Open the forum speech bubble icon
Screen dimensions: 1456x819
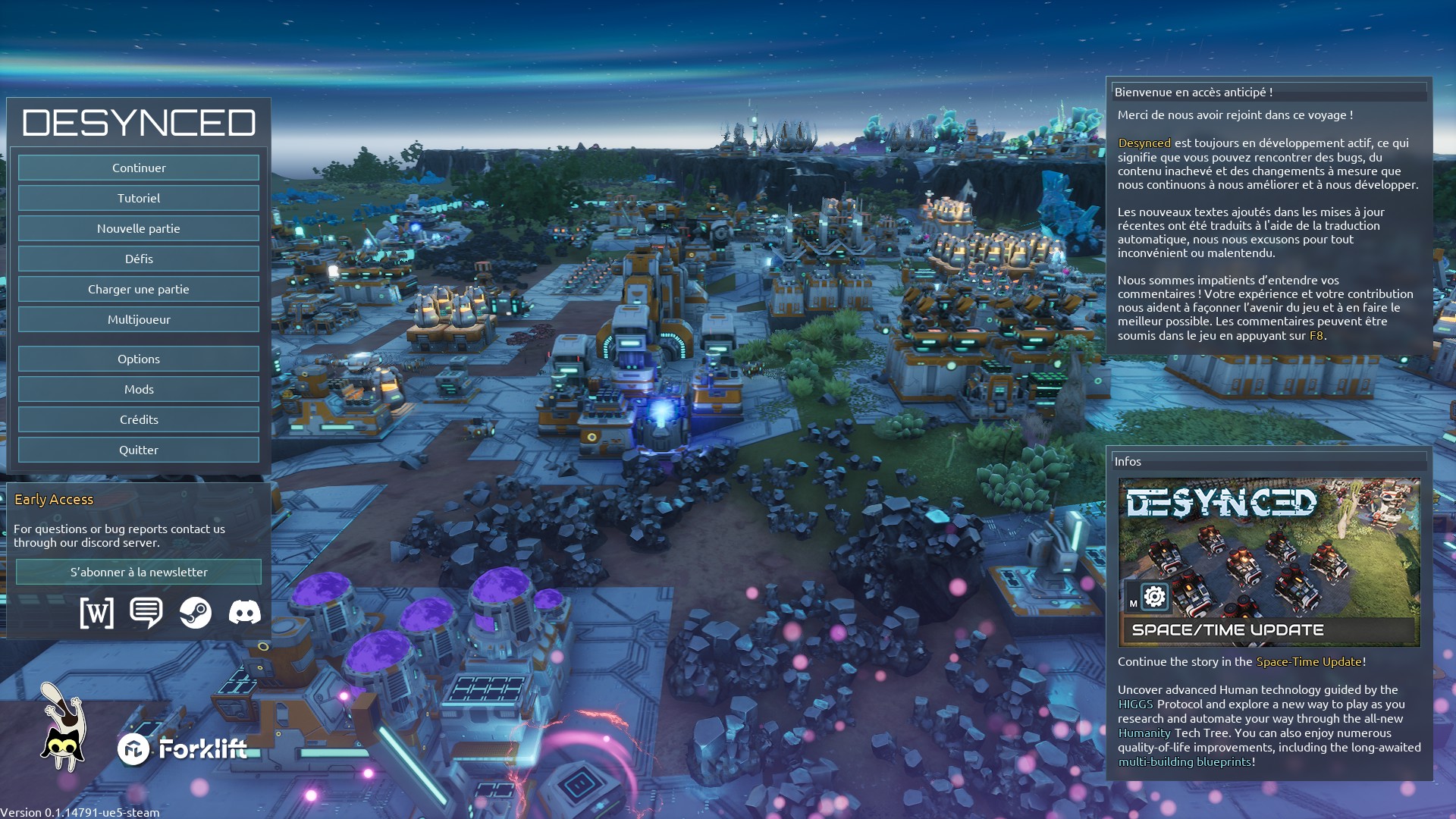pos(146,613)
